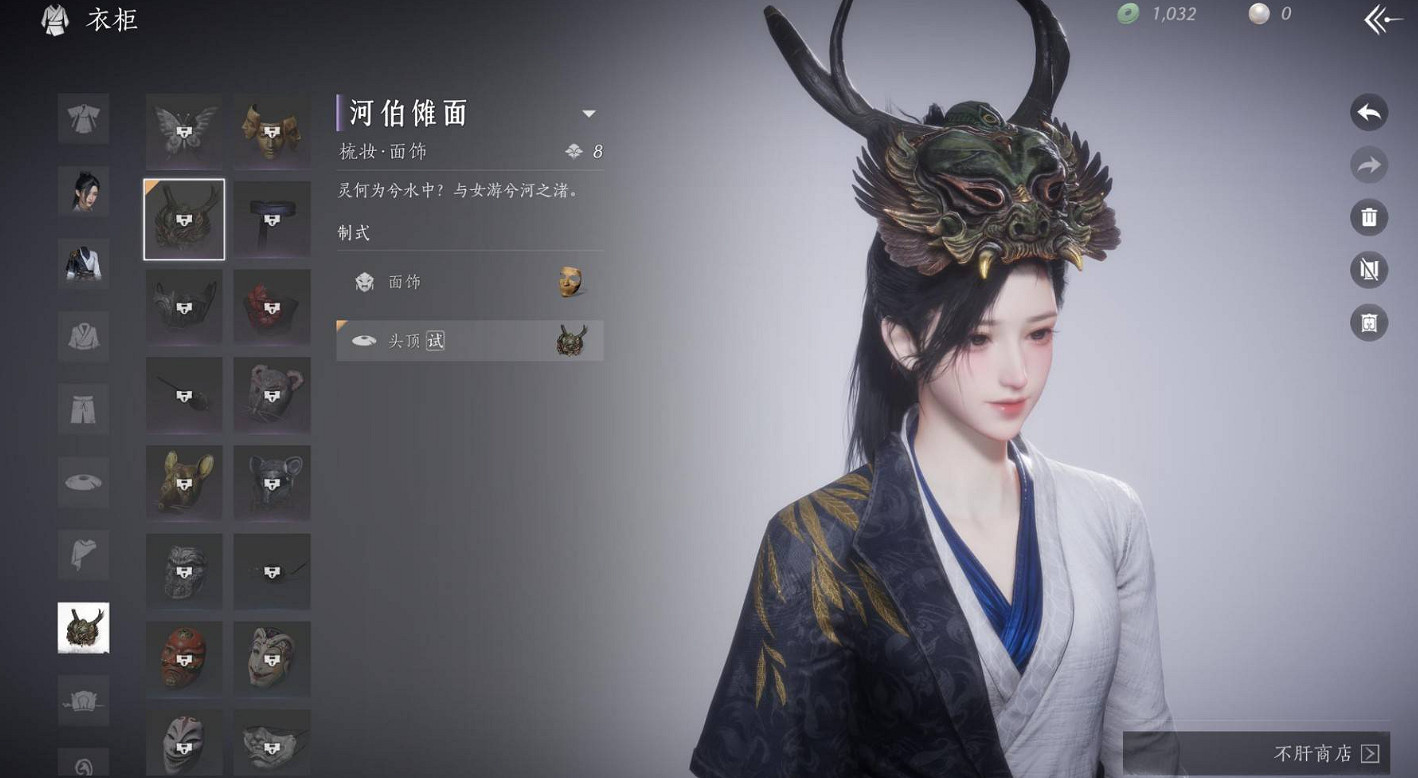Open the hat category in the left sidebar
The height and width of the screenshot is (778, 1418).
[83, 482]
